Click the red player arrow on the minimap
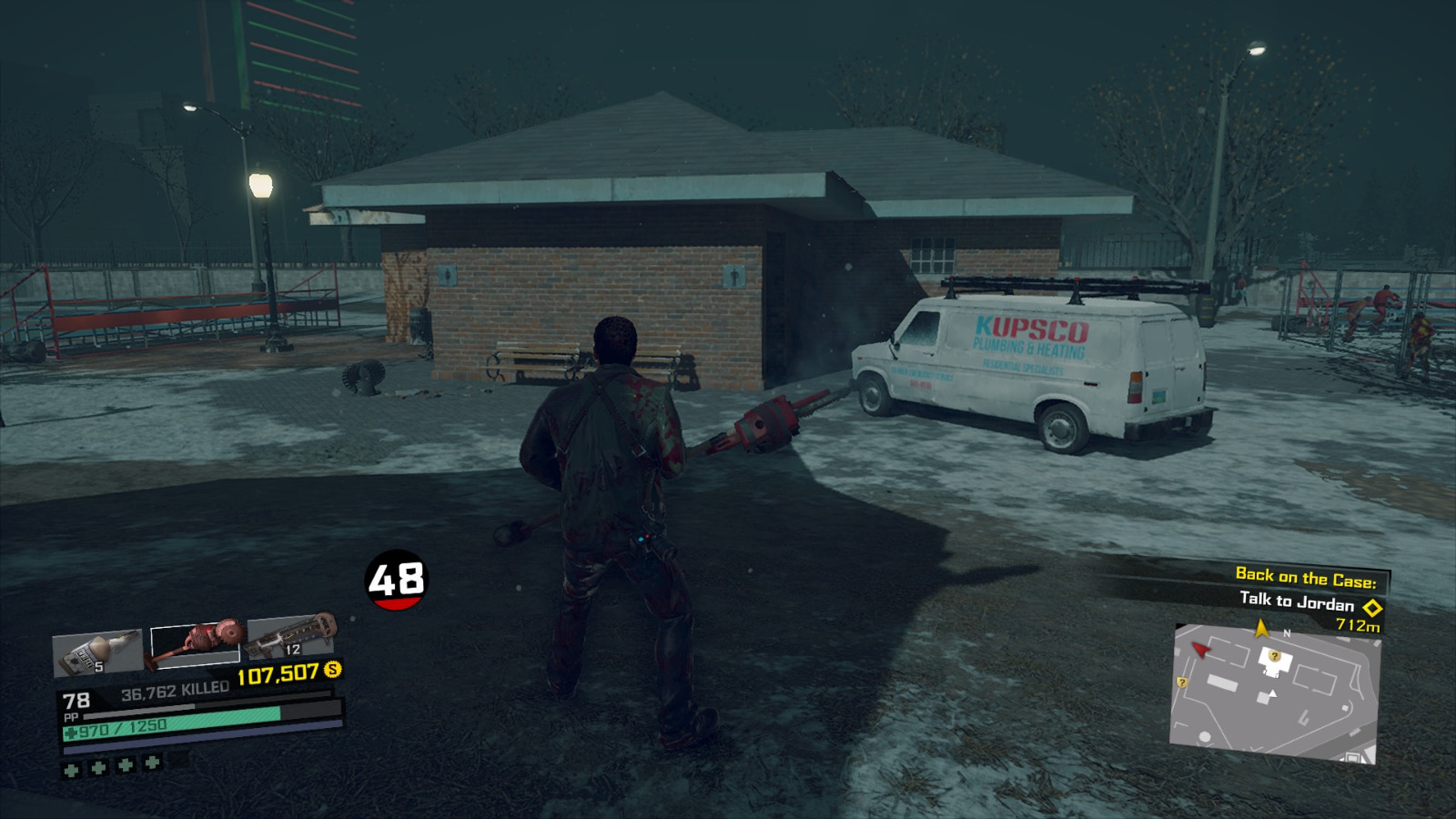The width and height of the screenshot is (1456, 819). tap(1200, 649)
